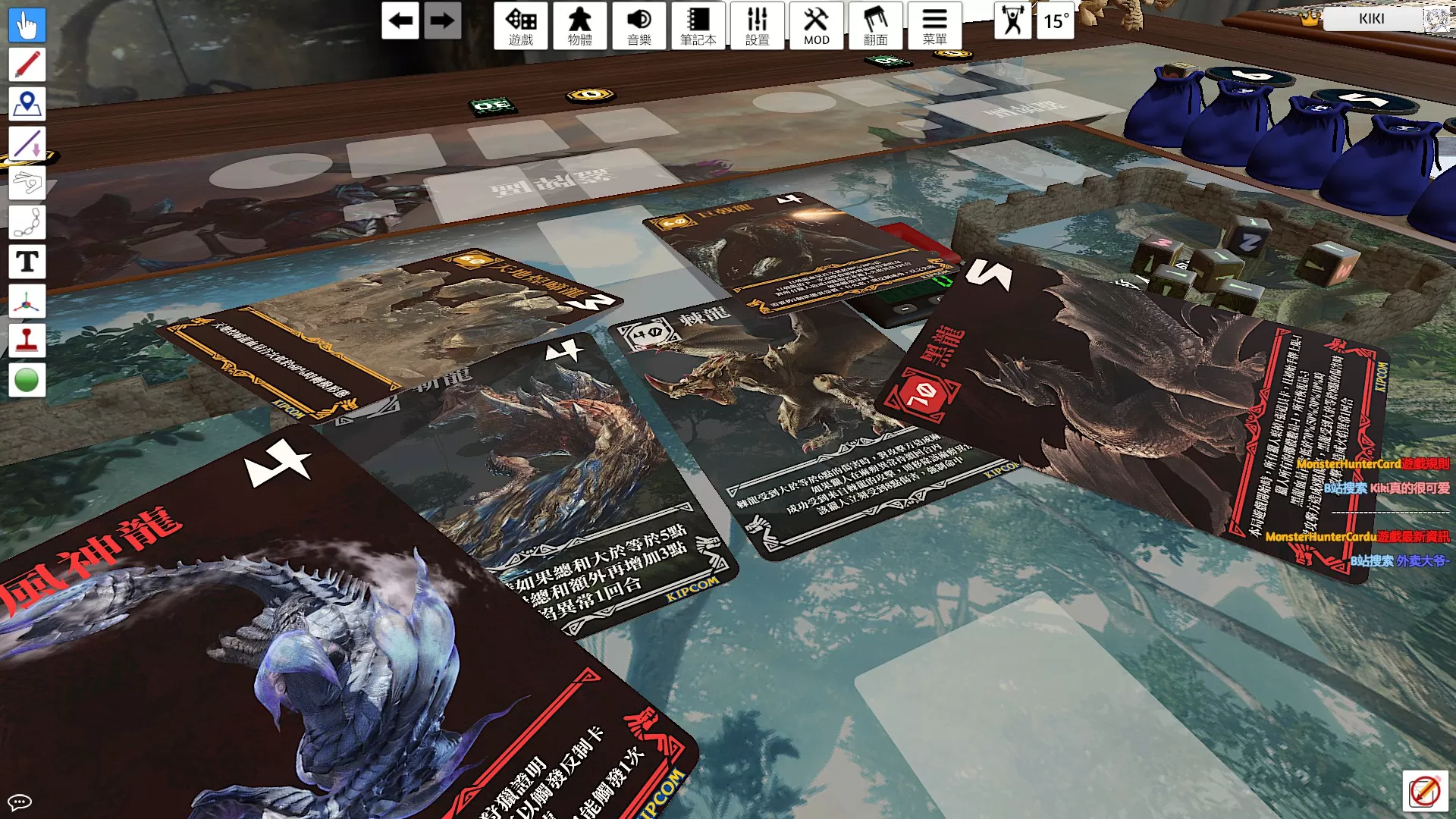This screenshot has height=819, width=1456.
Task: Open the chat bubble in bottom-left corner
Action: coord(20,802)
